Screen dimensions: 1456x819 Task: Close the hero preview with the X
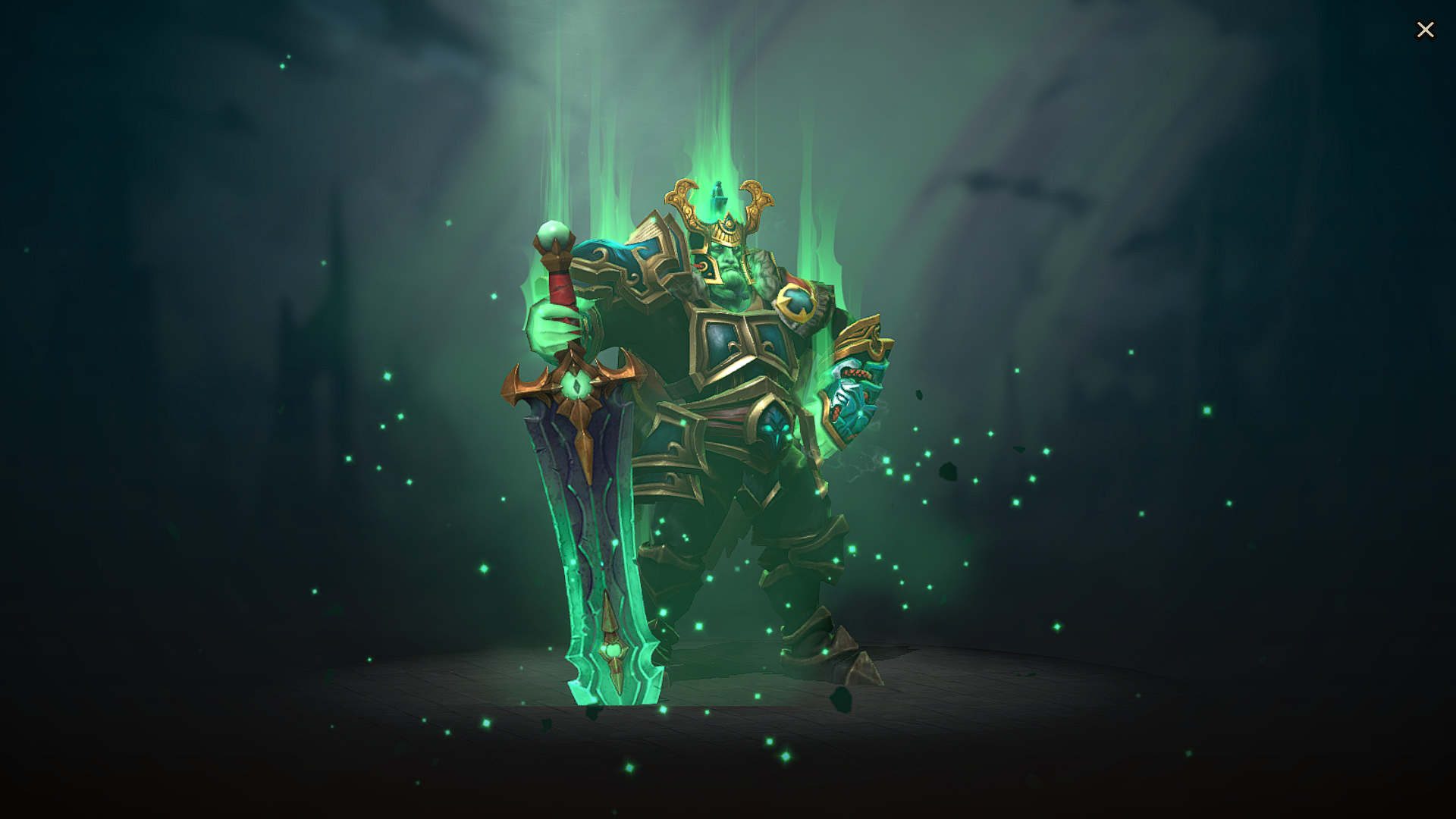pos(1425,30)
